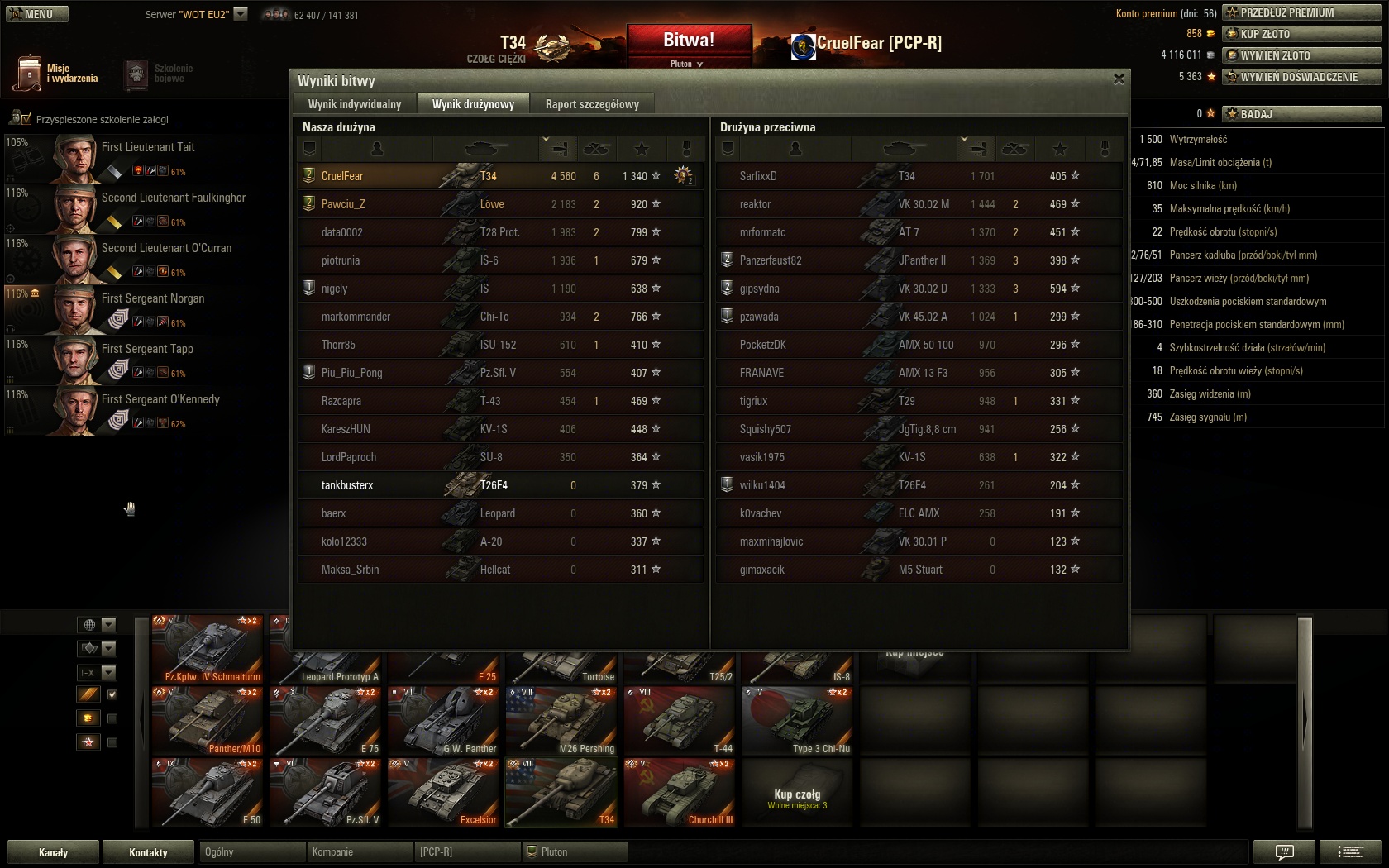Switch to the Wynik indywidualny tab

tap(354, 104)
